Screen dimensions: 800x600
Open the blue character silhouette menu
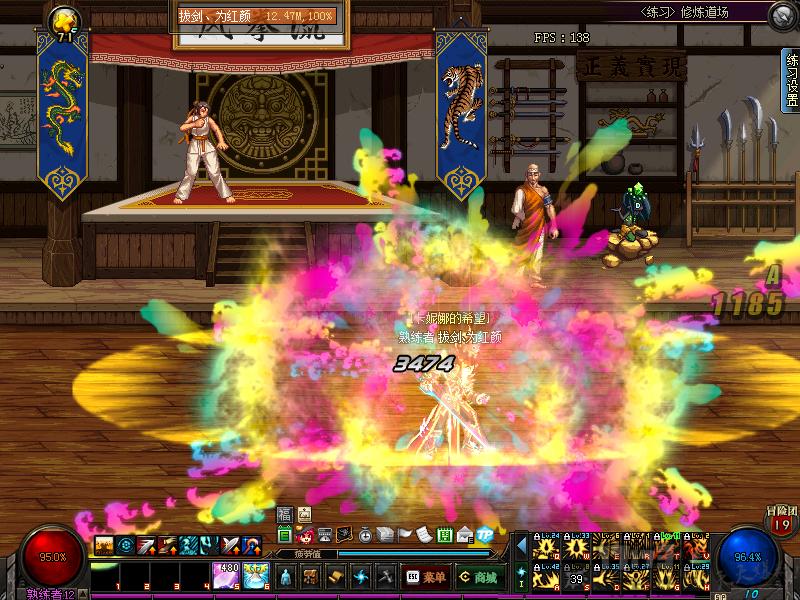[286, 577]
